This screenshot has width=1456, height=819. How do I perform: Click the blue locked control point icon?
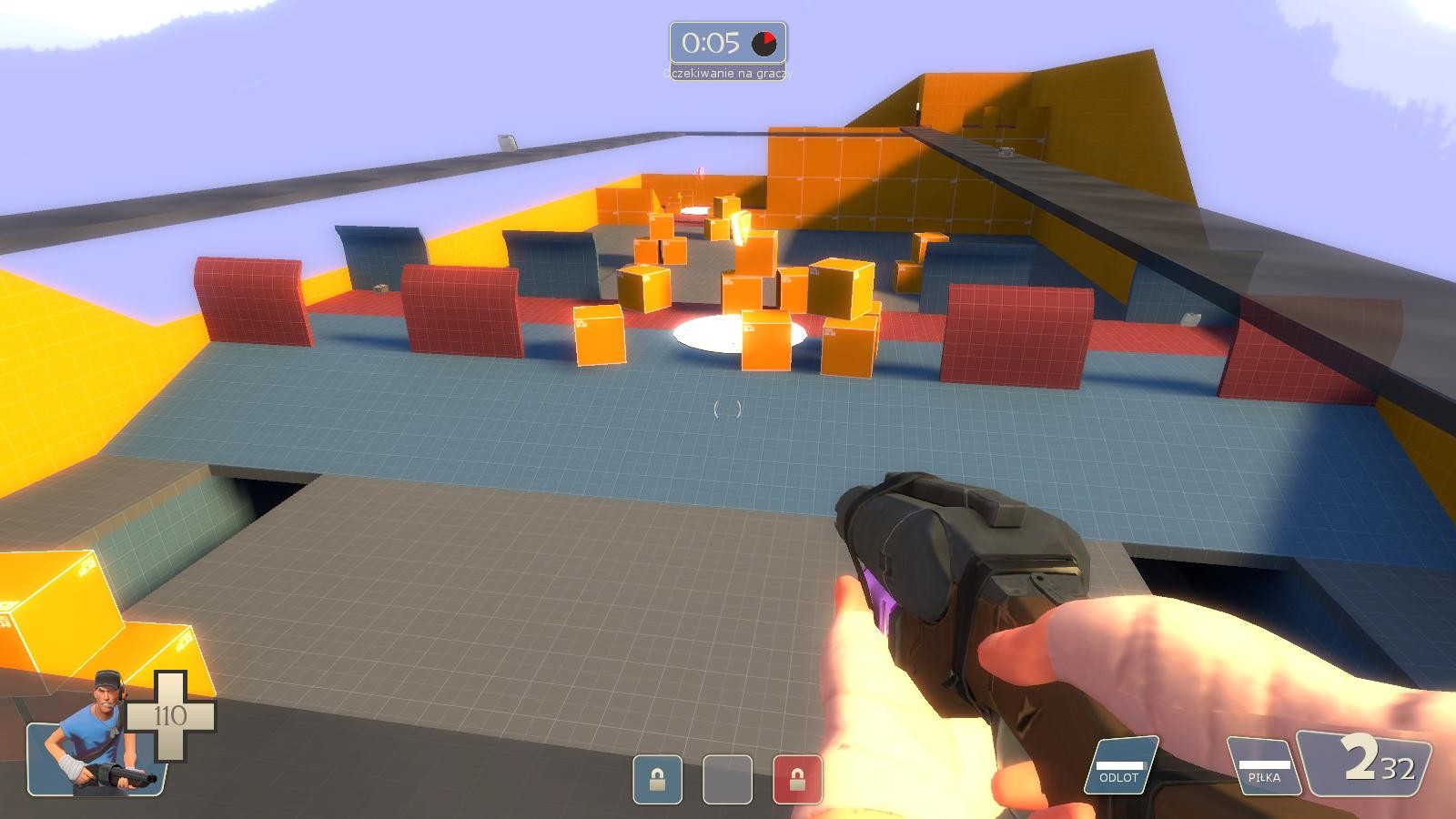tap(657, 780)
